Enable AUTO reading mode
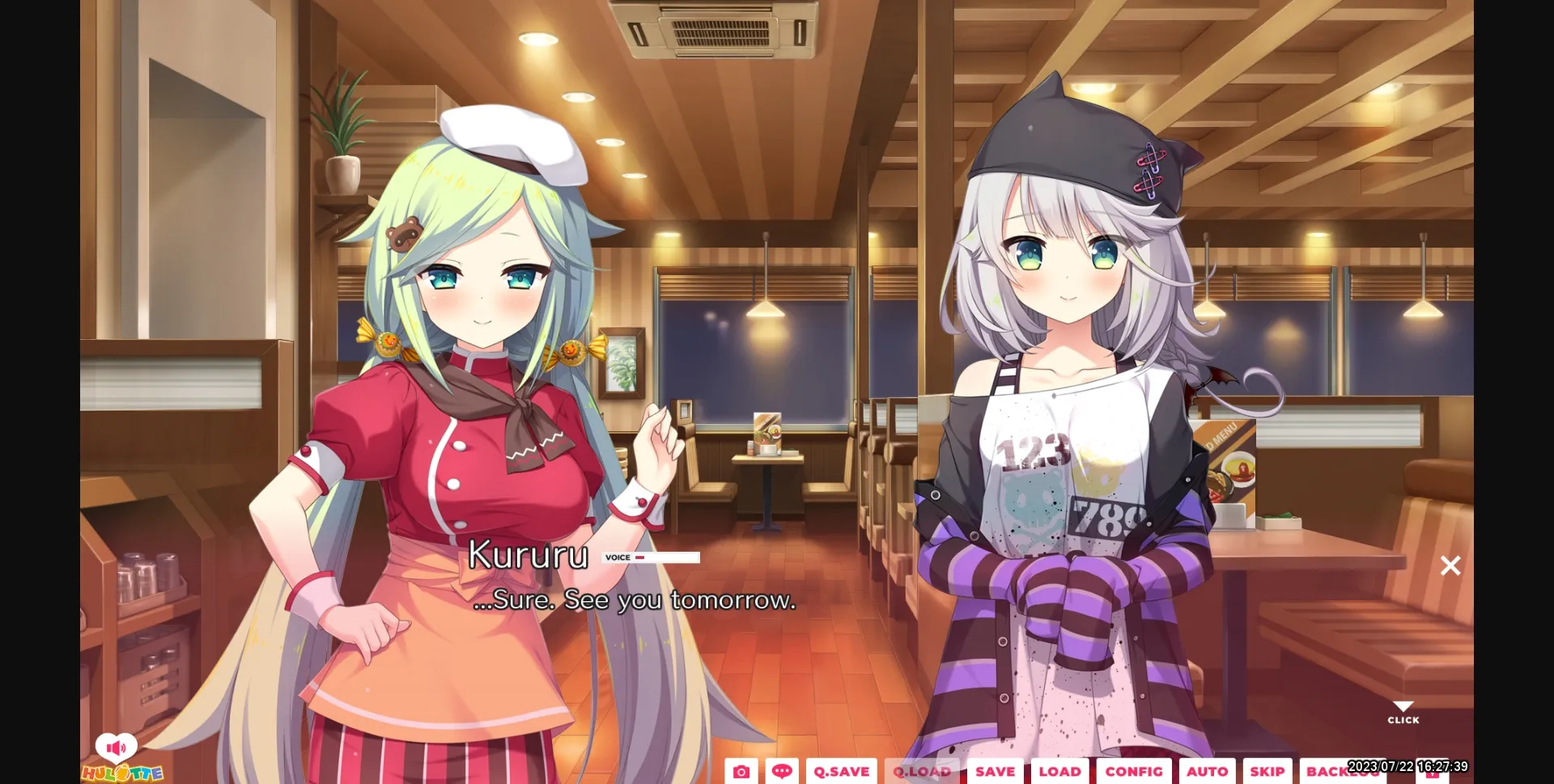Screen dimensions: 1554x784 1208,771
